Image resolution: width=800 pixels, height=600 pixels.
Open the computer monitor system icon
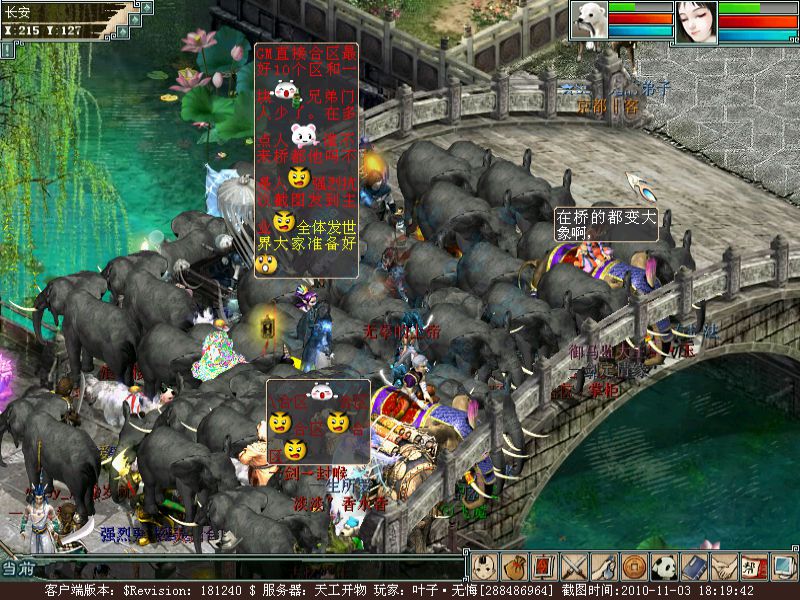coord(783,568)
